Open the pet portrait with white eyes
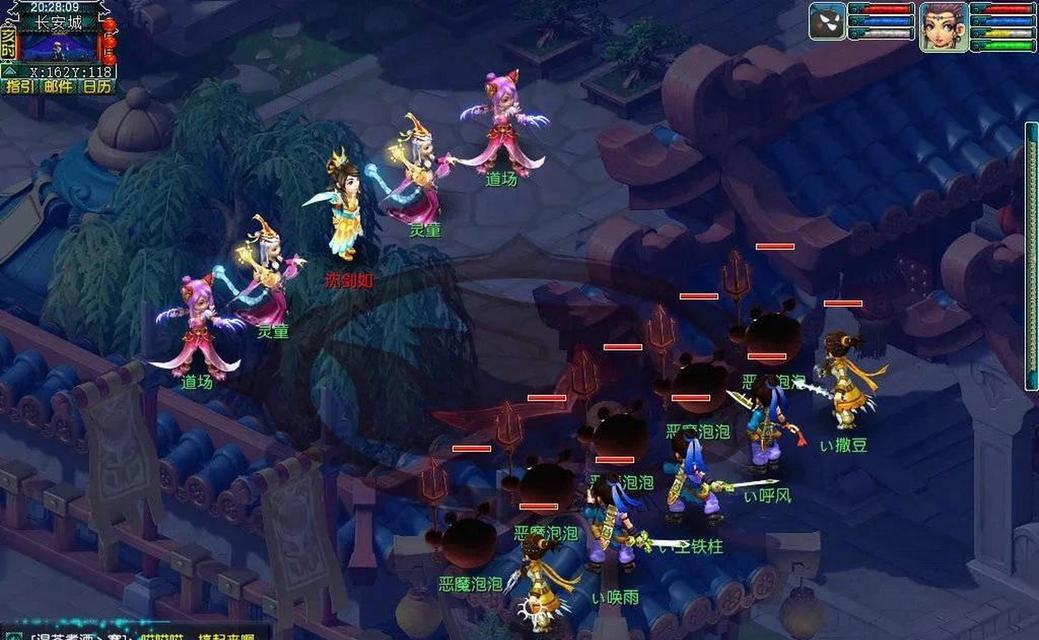 tap(828, 22)
